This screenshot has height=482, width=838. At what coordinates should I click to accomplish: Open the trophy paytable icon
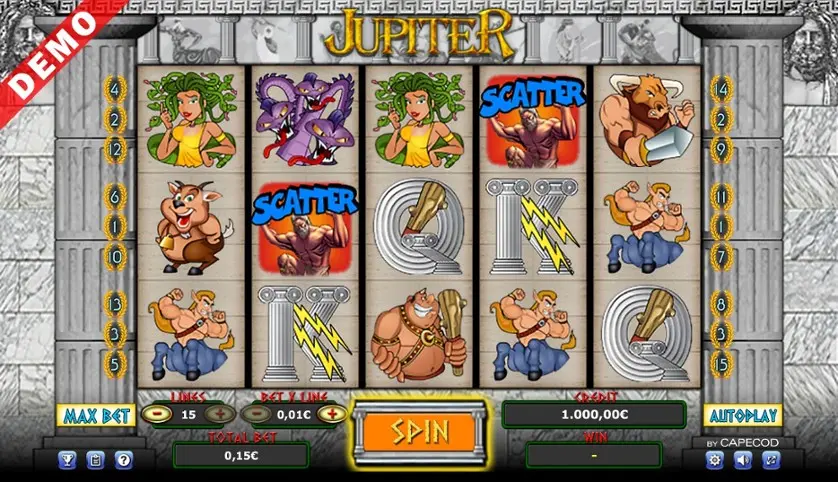tap(68, 460)
